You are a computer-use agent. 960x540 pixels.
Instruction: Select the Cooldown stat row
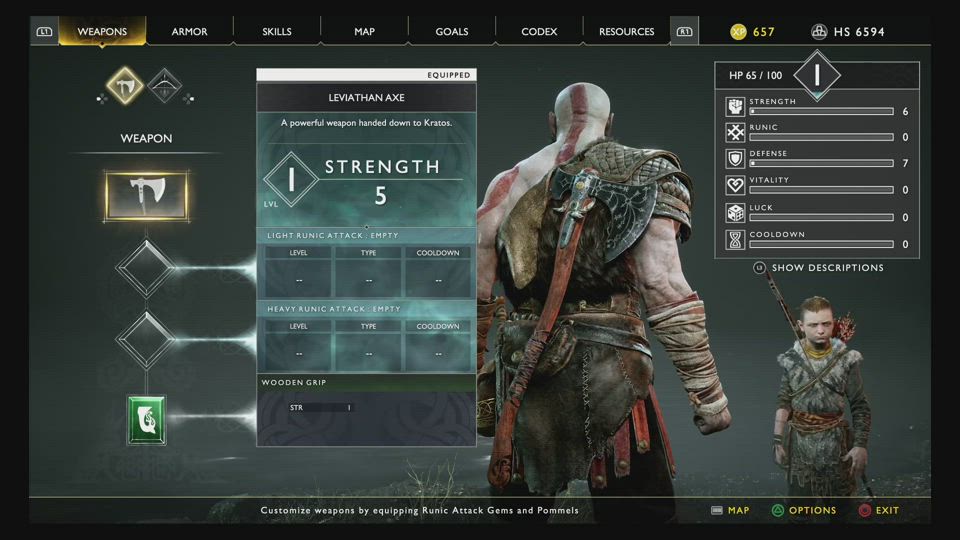816,239
